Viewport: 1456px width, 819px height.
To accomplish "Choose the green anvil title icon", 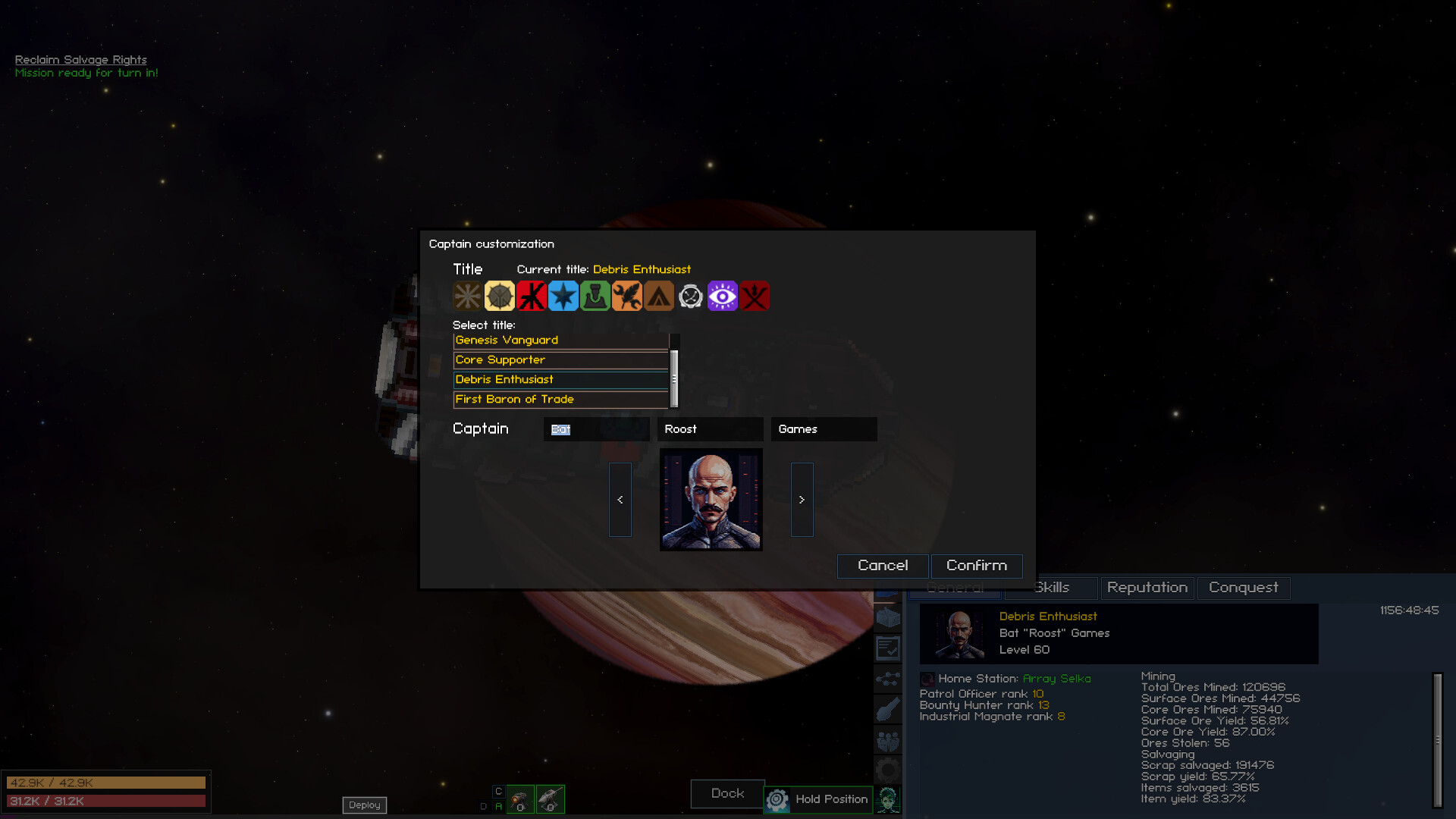I will point(595,297).
